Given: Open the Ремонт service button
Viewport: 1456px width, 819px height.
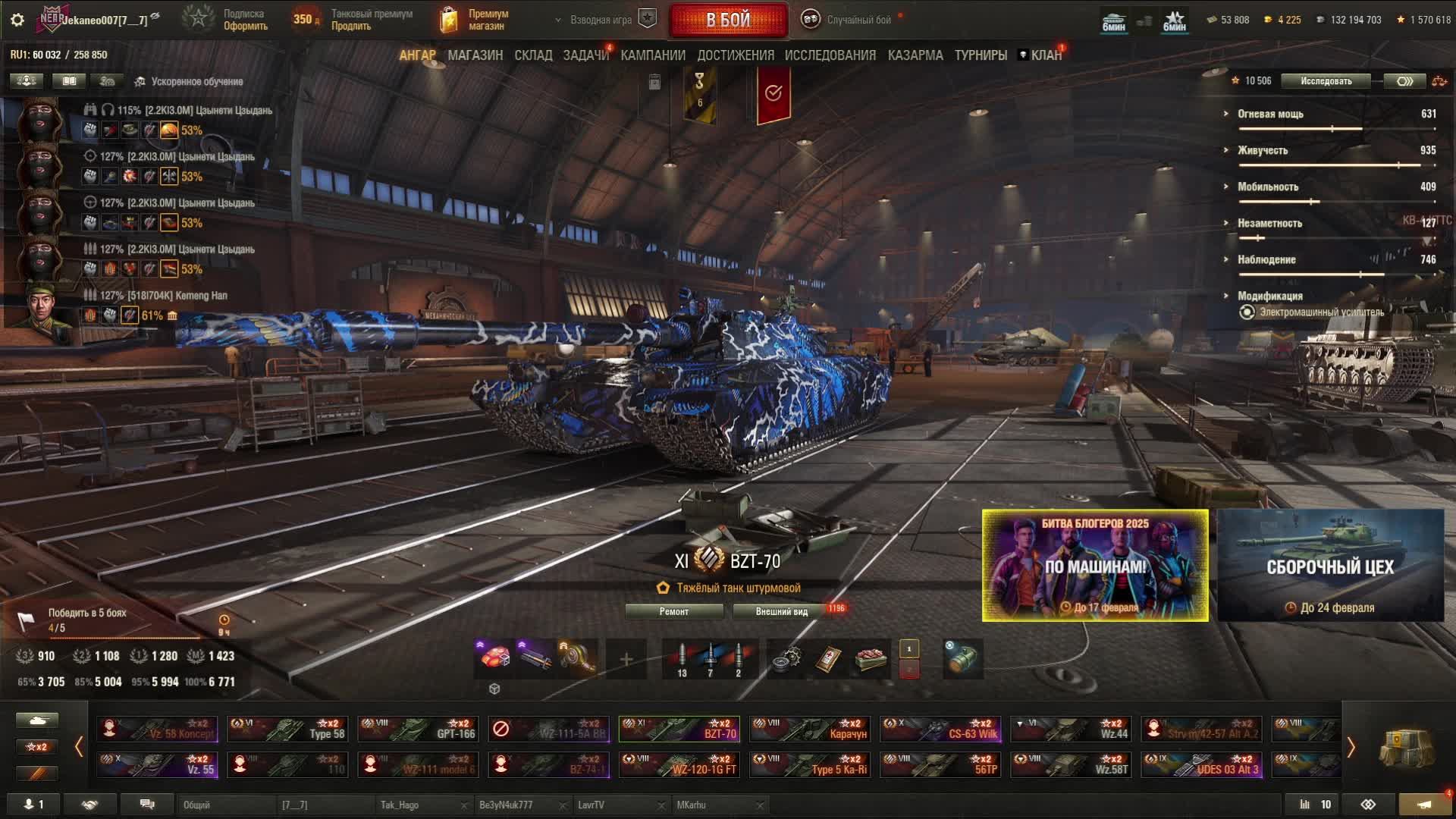Looking at the screenshot, I should [674, 611].
